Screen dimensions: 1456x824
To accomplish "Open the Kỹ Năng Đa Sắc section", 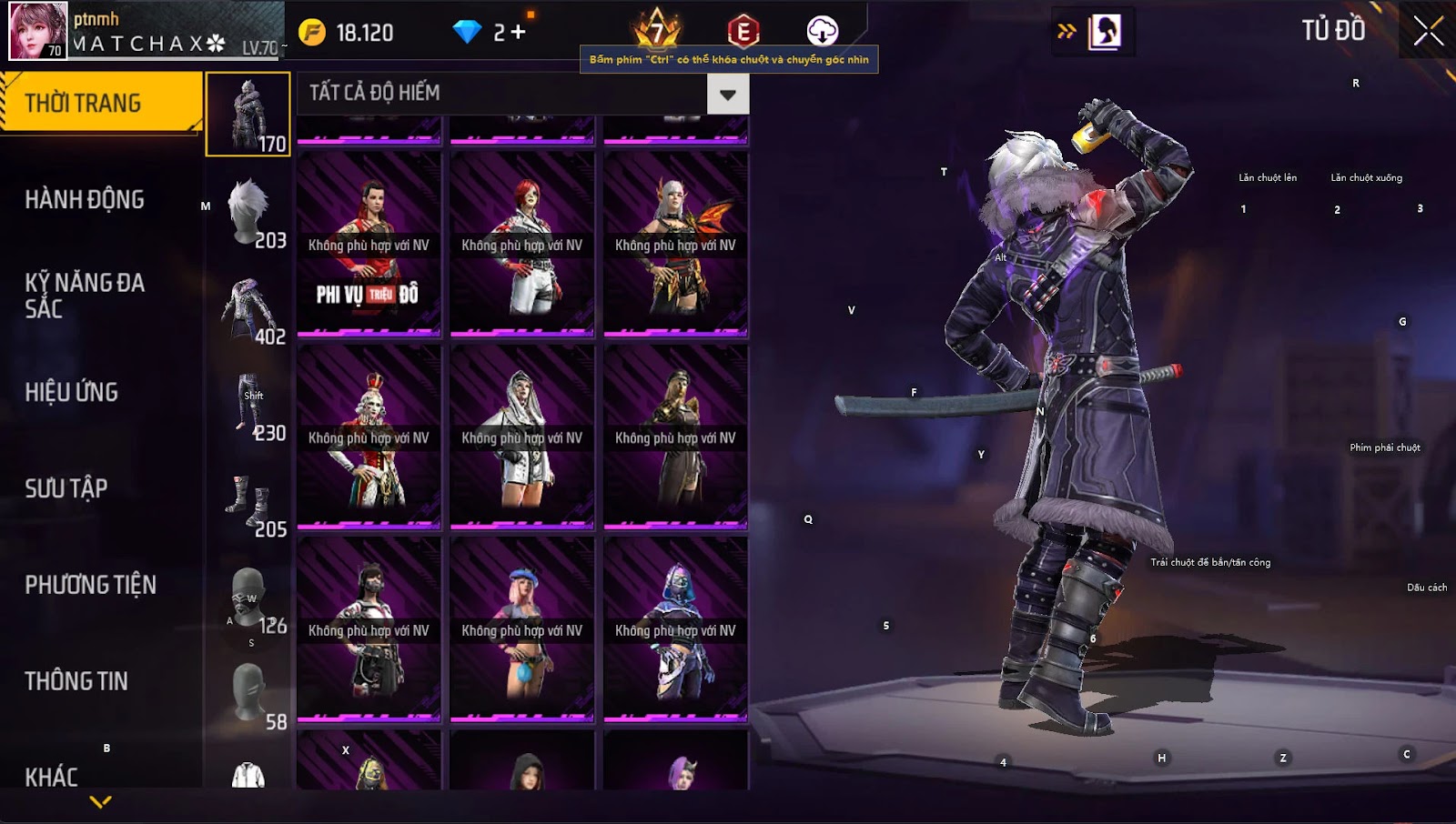I will pyautogui.click(x=85, y=296).
